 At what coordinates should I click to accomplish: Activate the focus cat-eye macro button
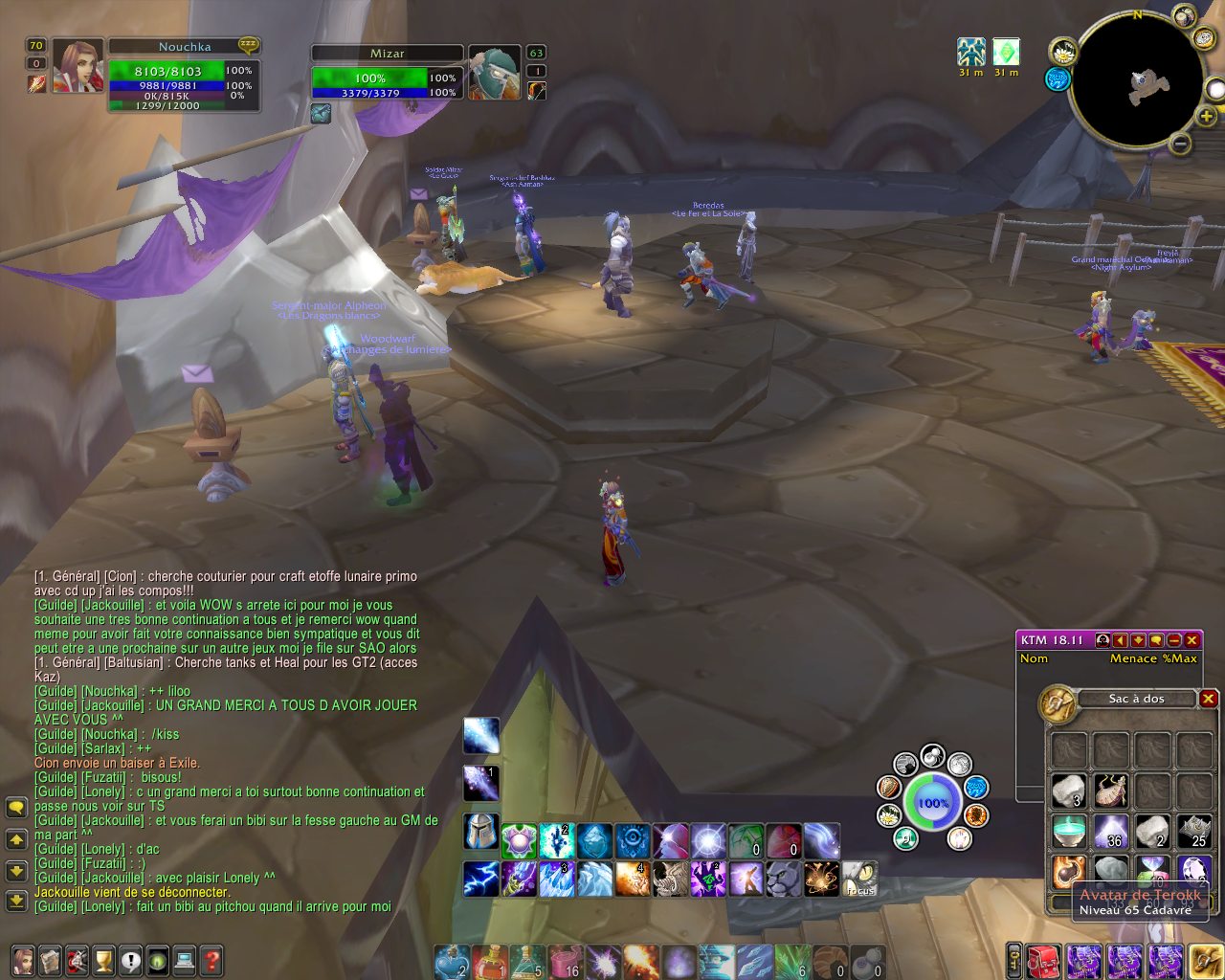858,879
